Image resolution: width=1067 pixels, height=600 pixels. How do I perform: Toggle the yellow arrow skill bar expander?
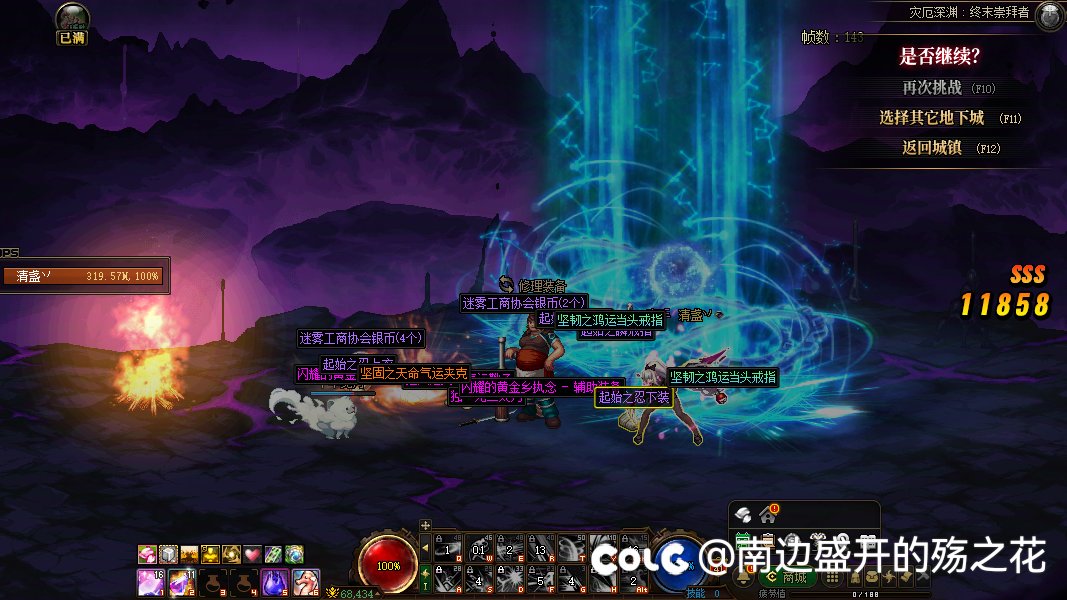click(425, 547)
